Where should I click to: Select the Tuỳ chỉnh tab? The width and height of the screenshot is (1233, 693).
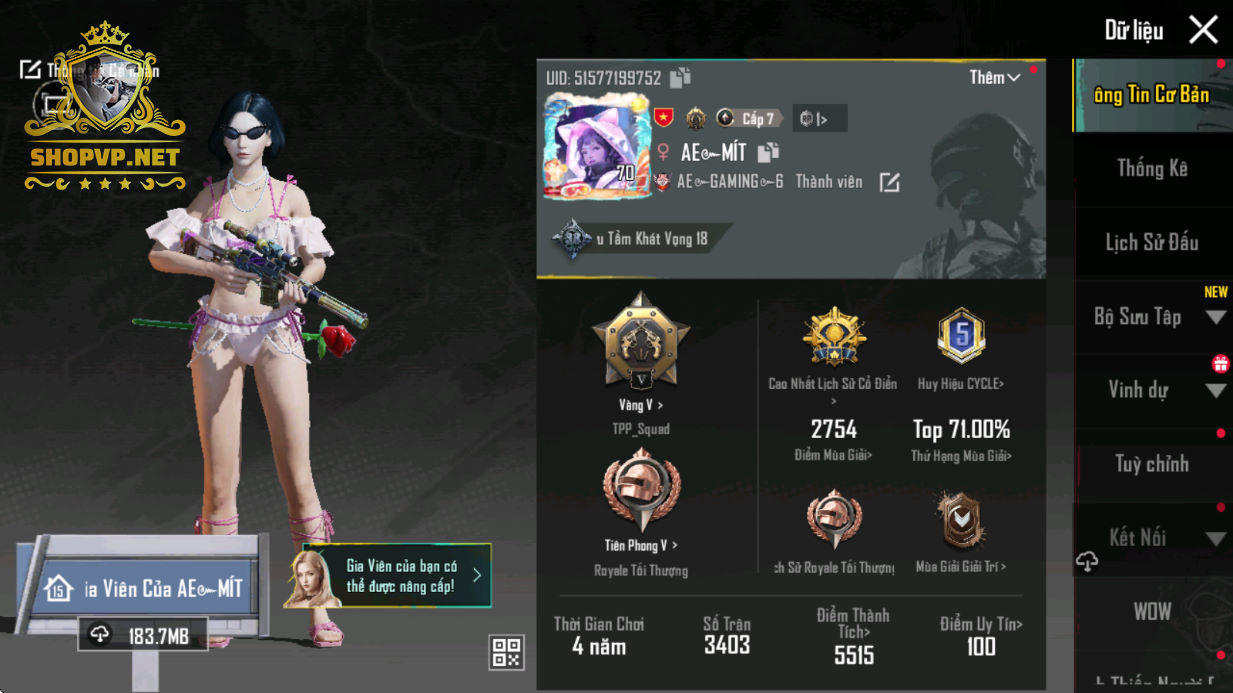tap(1152, 464)
